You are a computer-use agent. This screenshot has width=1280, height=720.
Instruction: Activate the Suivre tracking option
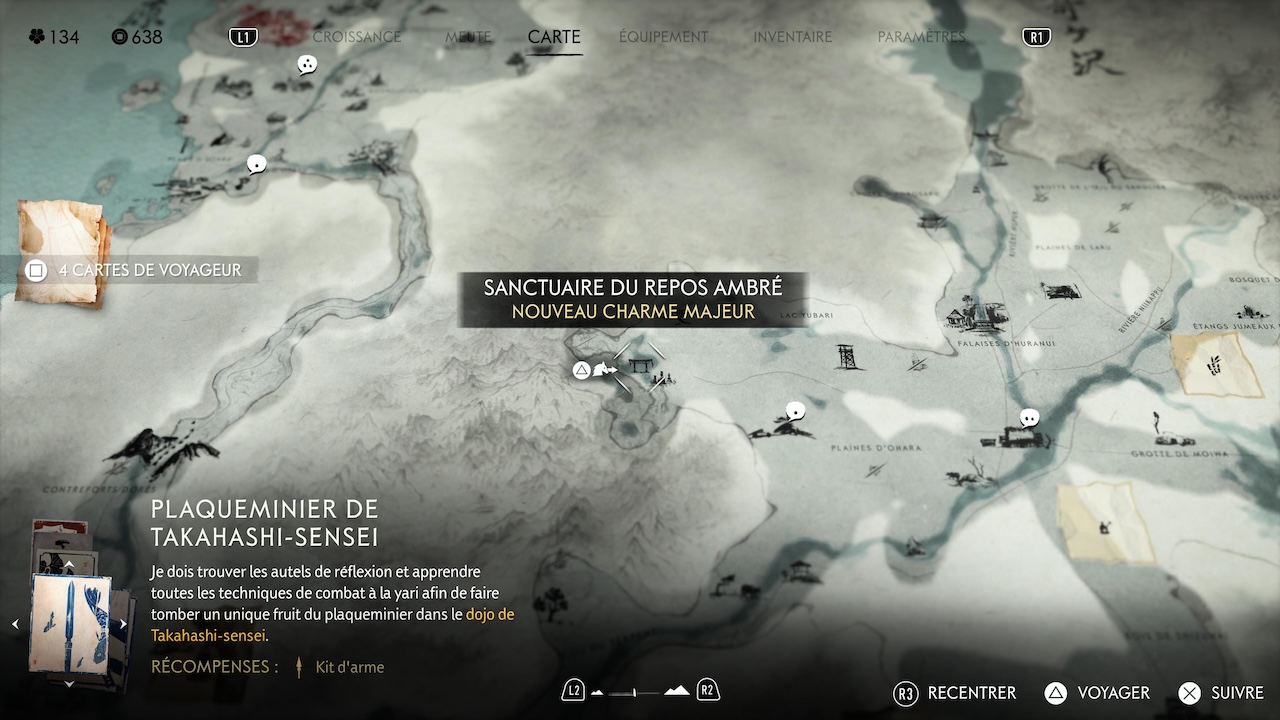click(1221, 693)
